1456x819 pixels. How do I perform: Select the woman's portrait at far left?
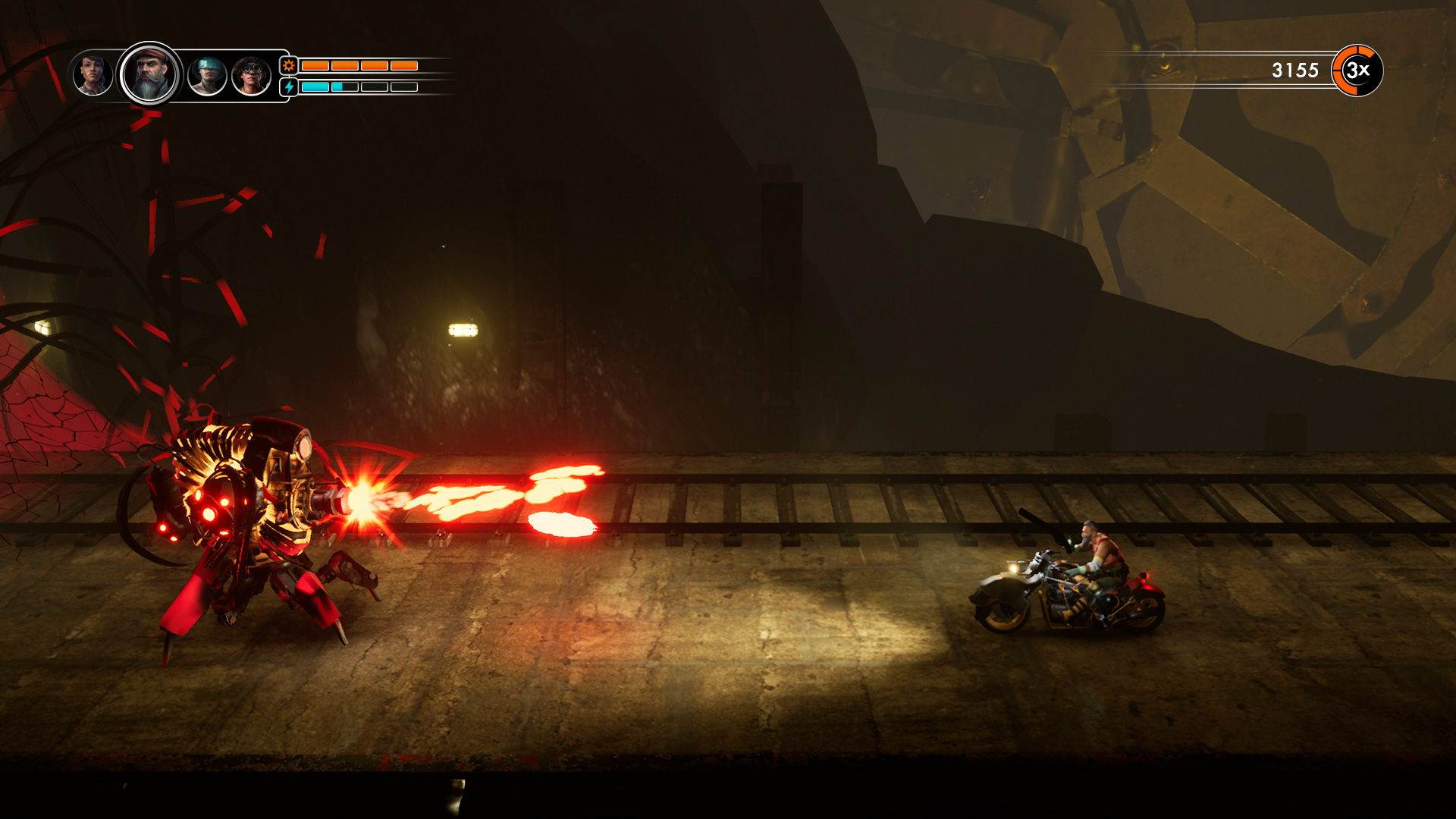pyautogui.click(x=93, y=73)
